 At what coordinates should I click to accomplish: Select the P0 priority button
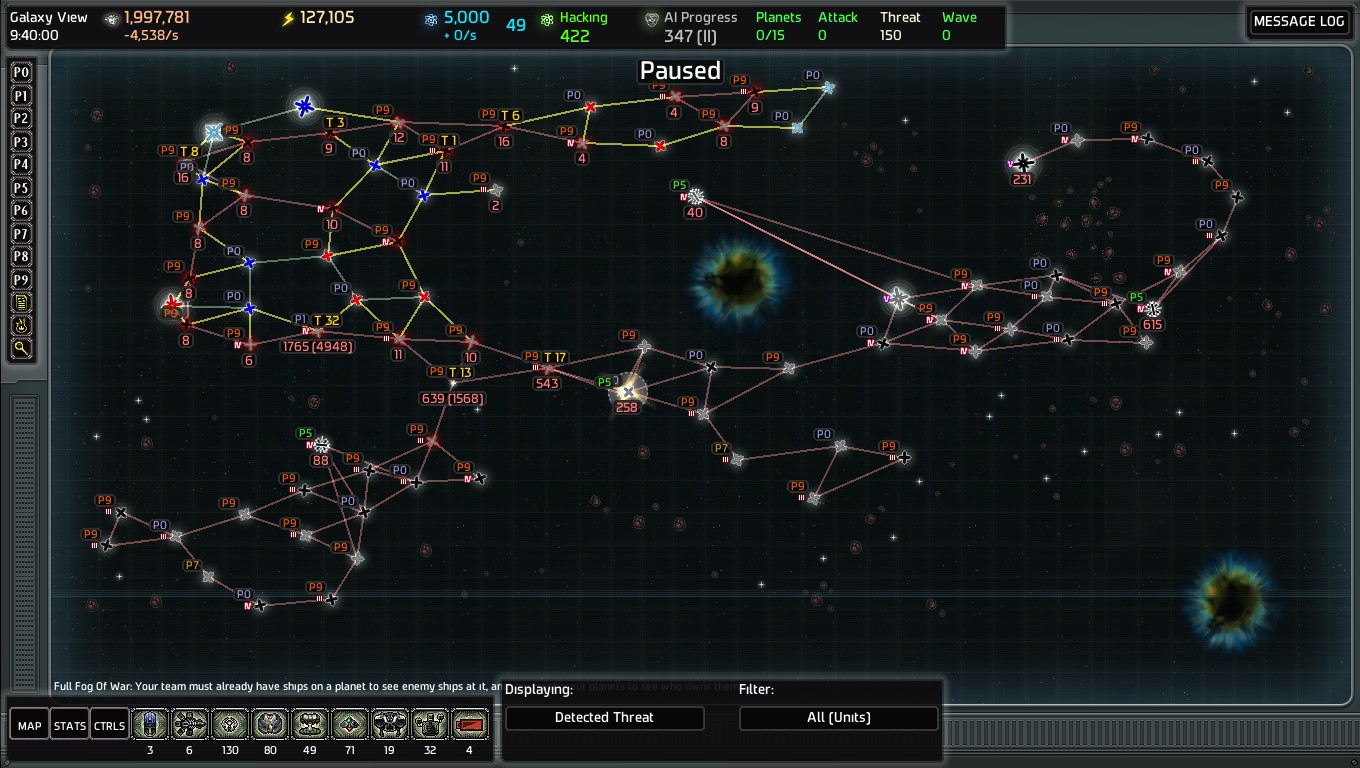click(21, 72)
